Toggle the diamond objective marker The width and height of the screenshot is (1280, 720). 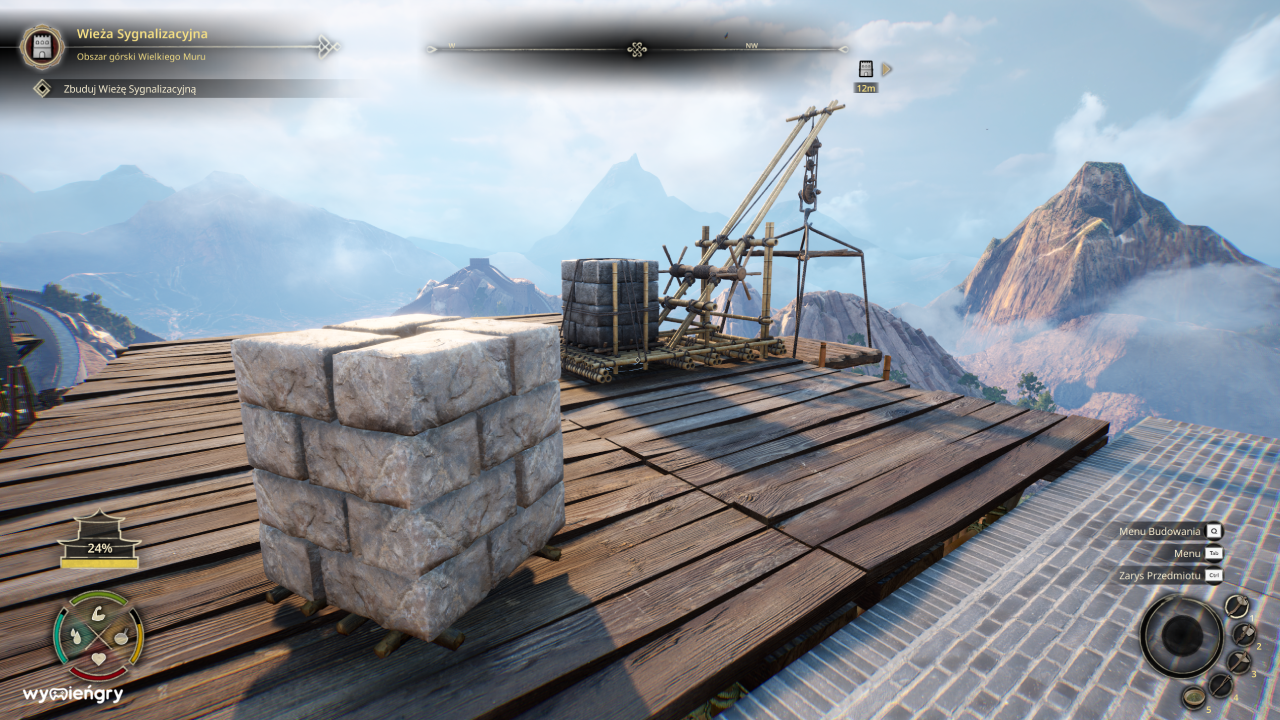(42, 88)
